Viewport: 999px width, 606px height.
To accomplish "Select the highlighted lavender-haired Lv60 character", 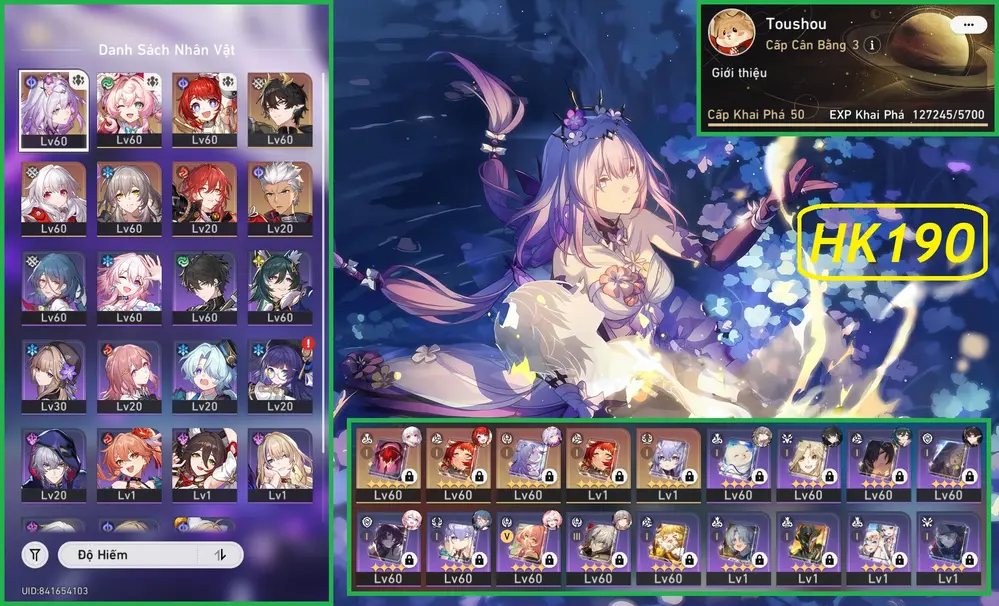I will 54,111.
